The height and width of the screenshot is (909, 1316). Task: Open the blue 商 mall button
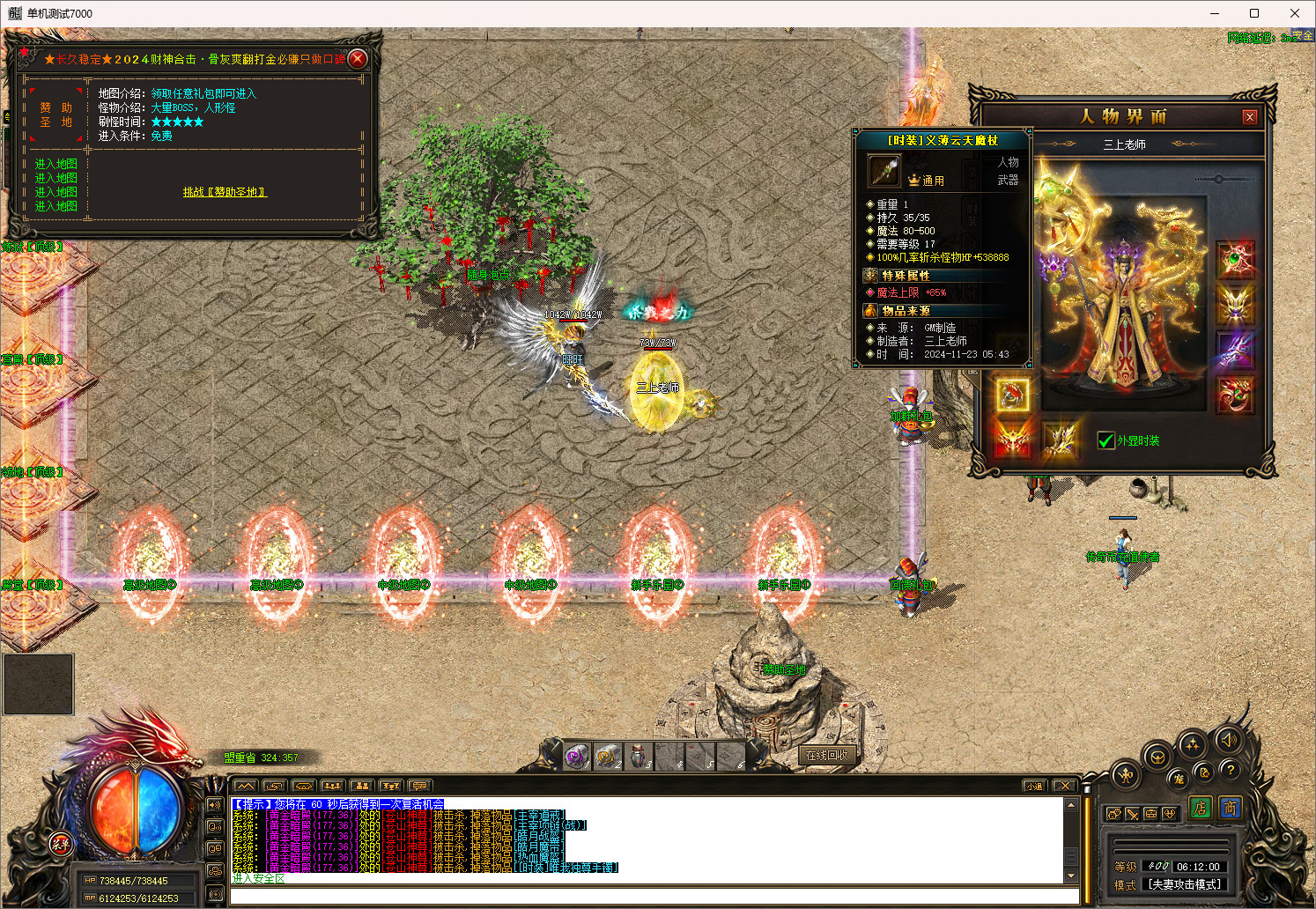point(1230,808)
